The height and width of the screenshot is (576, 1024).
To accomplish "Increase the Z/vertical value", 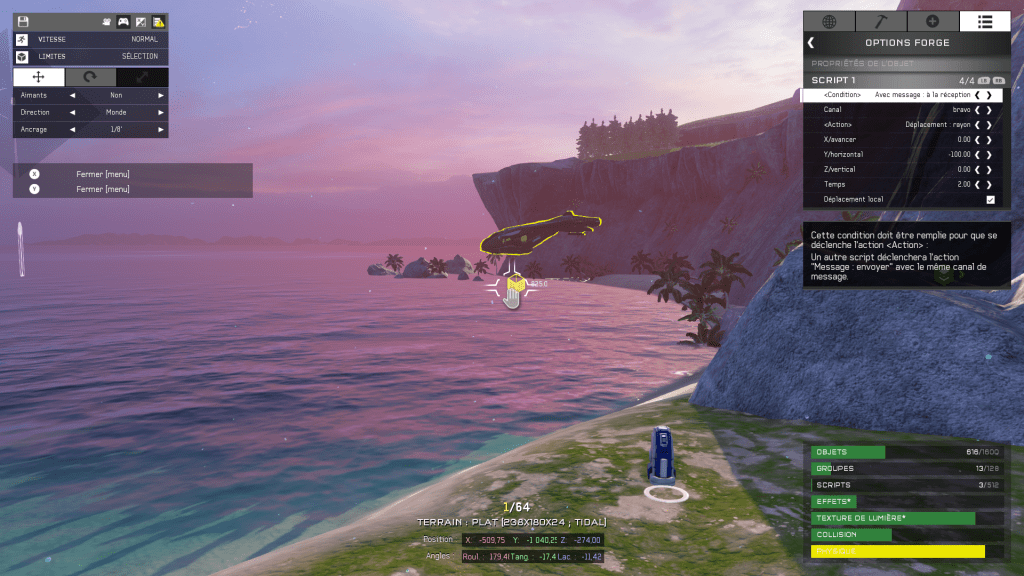I will pyautogui.click(x=990, y=170).
